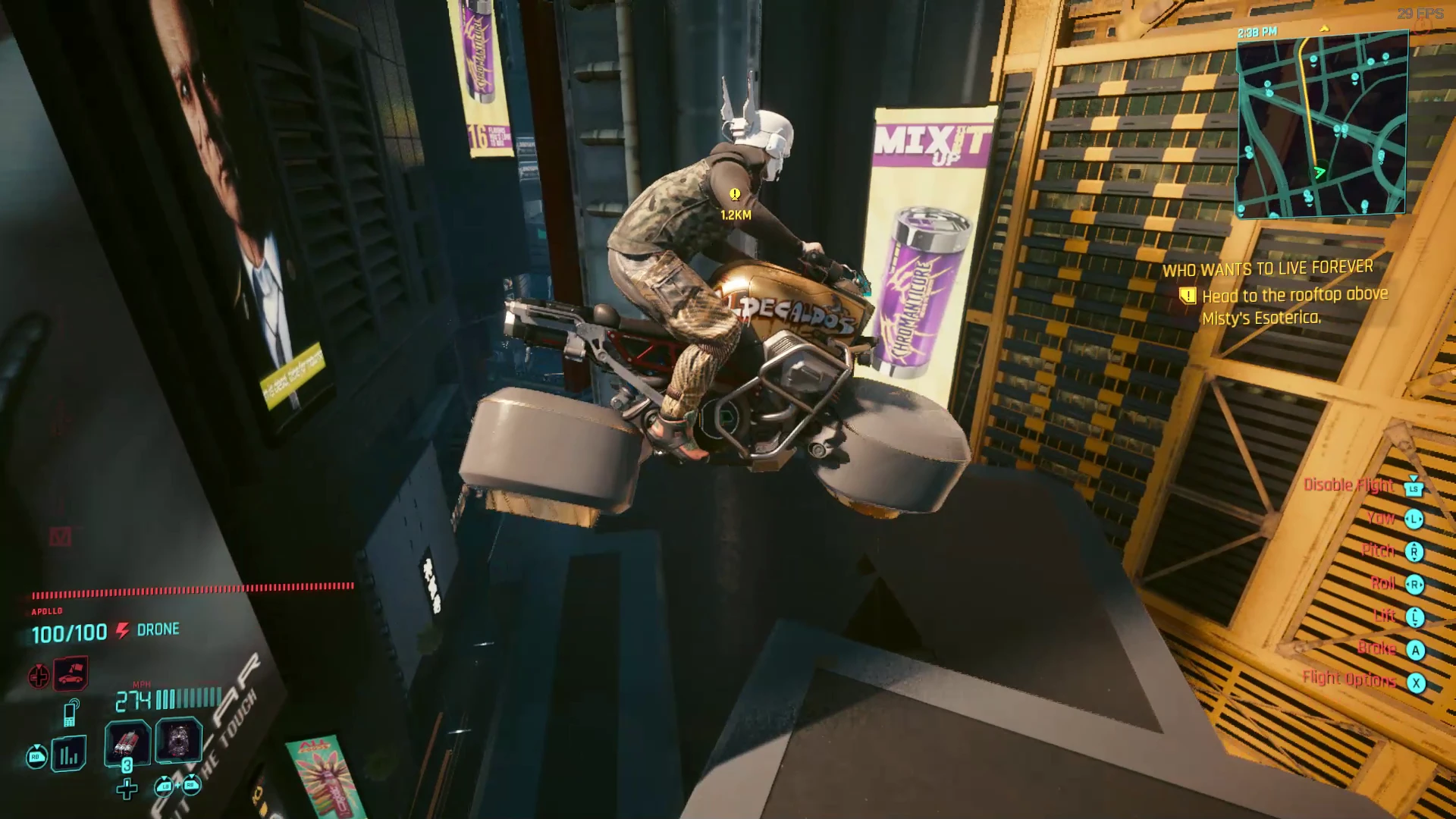Select the Who Wants to Live Forever quest tracker
1456x819 pixels.
(1267, 268)
